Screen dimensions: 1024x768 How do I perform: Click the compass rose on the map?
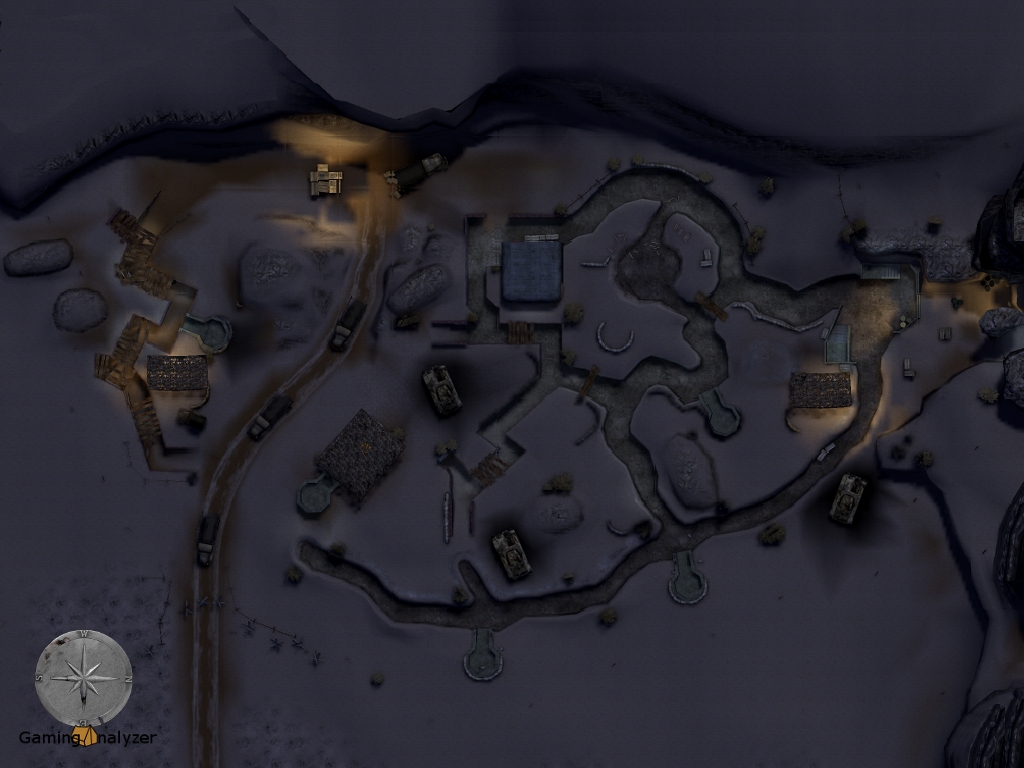click(83, 676)
